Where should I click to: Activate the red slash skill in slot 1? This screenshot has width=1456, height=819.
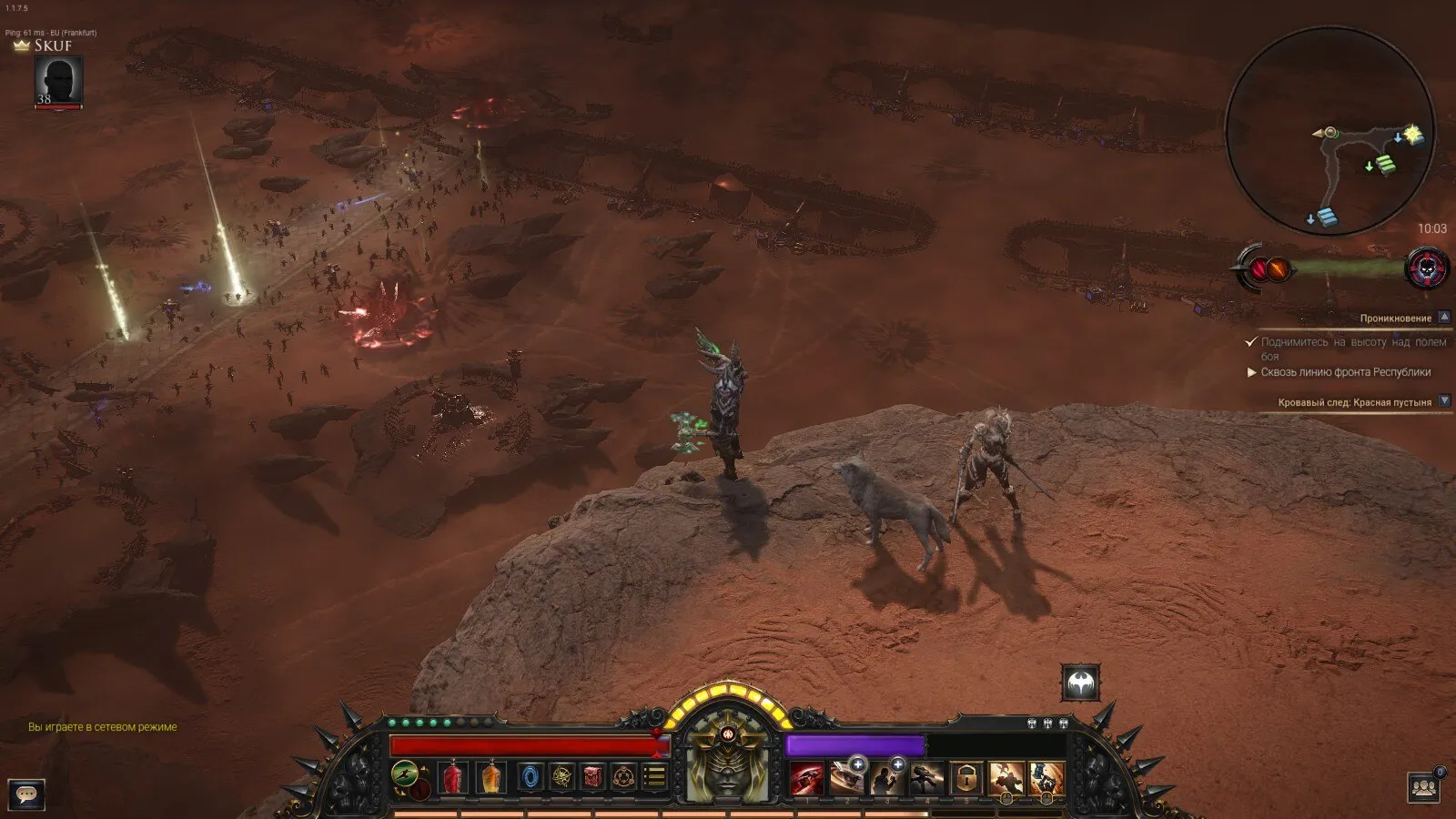(x=806, y=779)
